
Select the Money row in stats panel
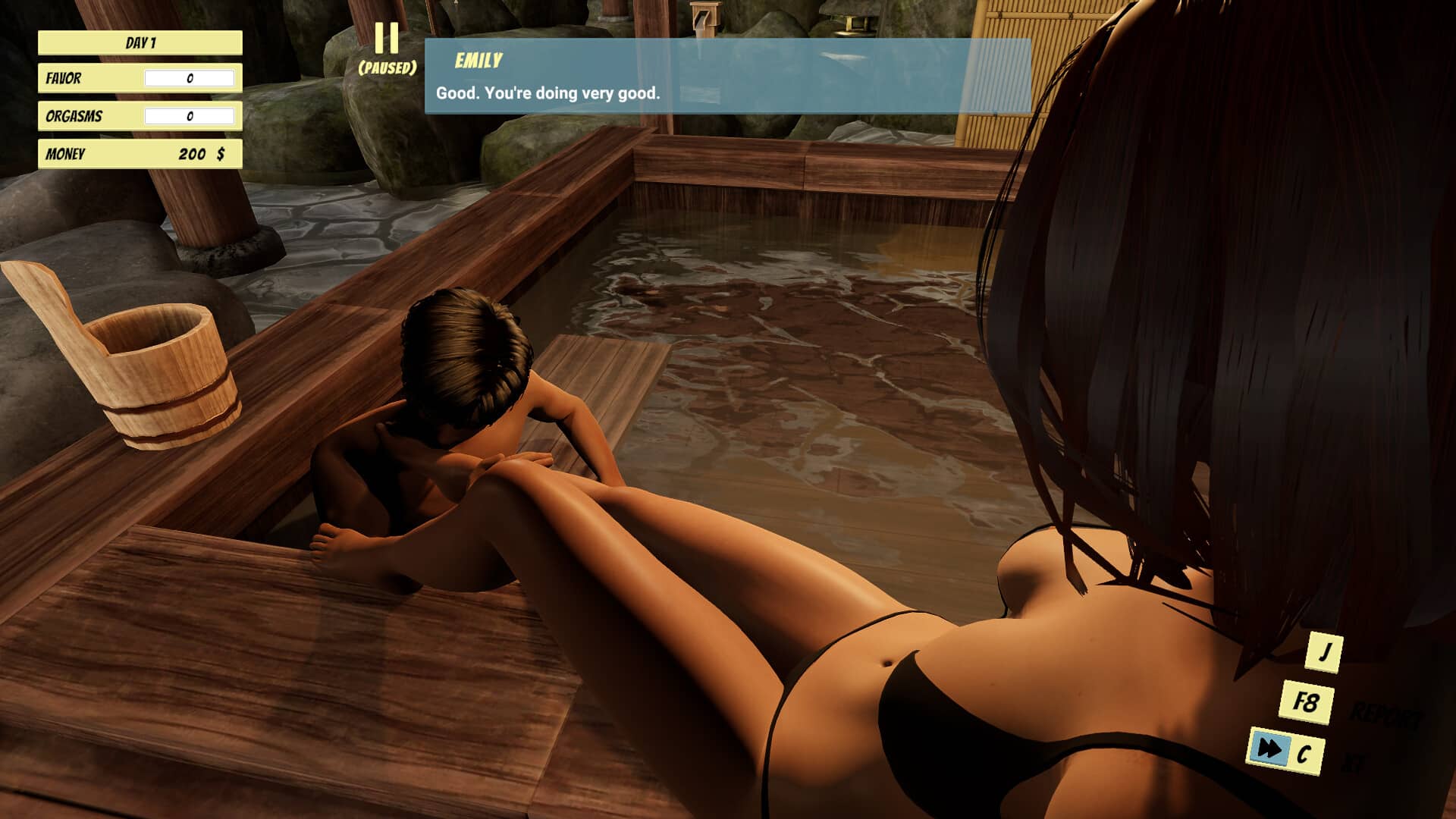coord(140,154)
